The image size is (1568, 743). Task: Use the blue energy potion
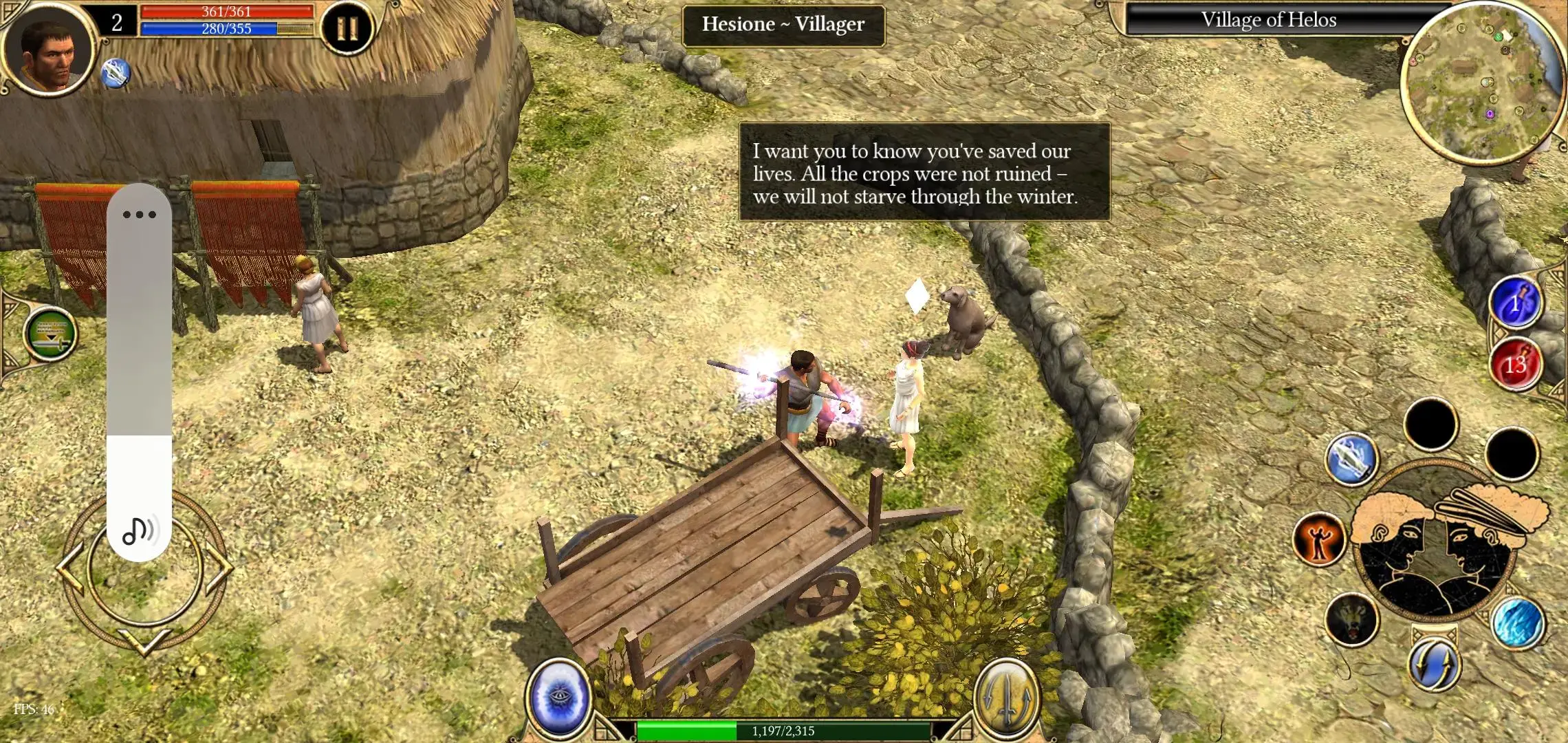(x=1515, y=303)
